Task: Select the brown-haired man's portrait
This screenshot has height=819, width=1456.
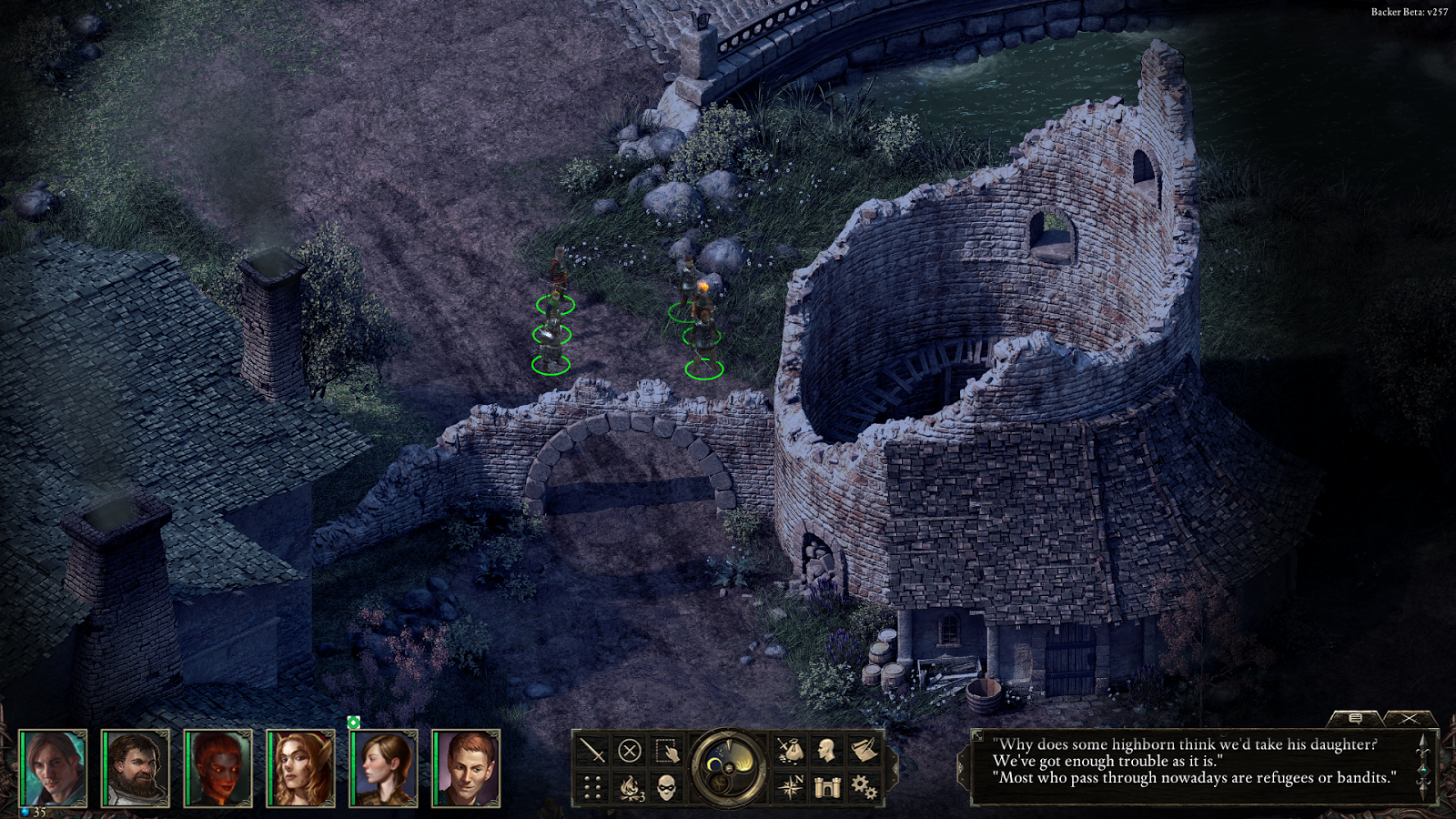Action: tap(54, 769)
